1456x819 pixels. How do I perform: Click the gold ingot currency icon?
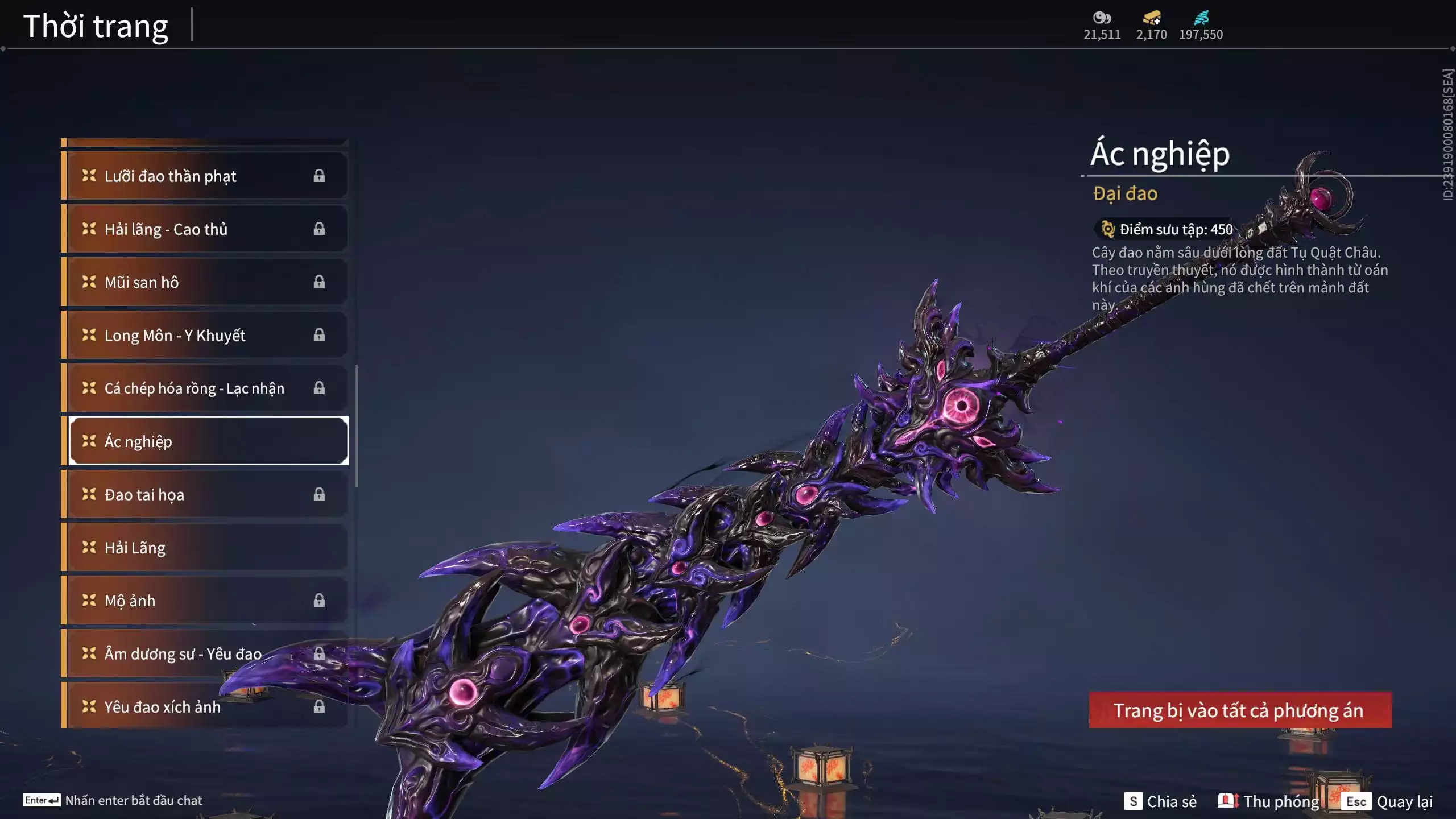pos(1152,18)
